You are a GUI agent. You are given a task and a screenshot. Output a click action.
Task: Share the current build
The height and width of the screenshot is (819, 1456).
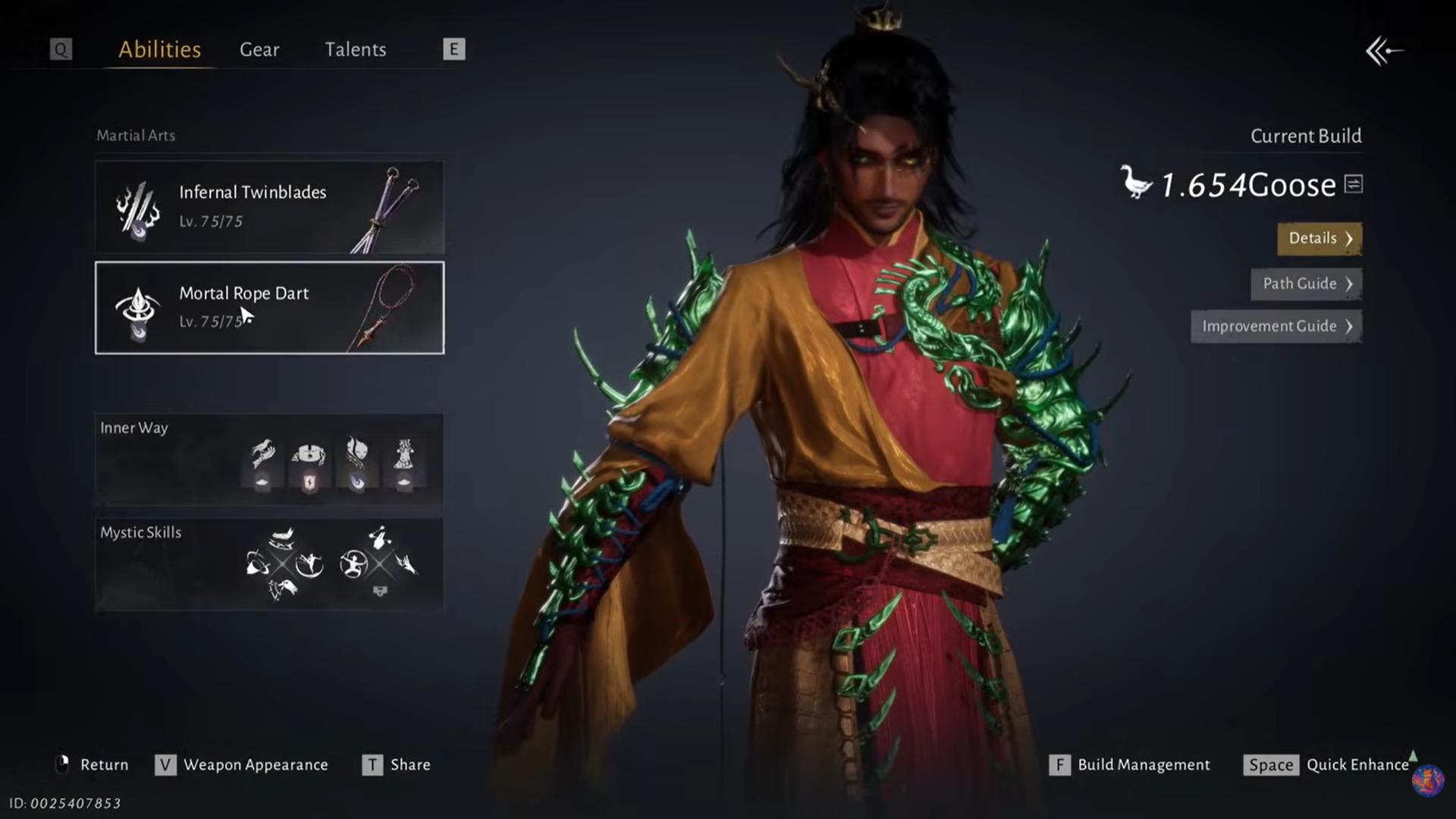[397, 764]
